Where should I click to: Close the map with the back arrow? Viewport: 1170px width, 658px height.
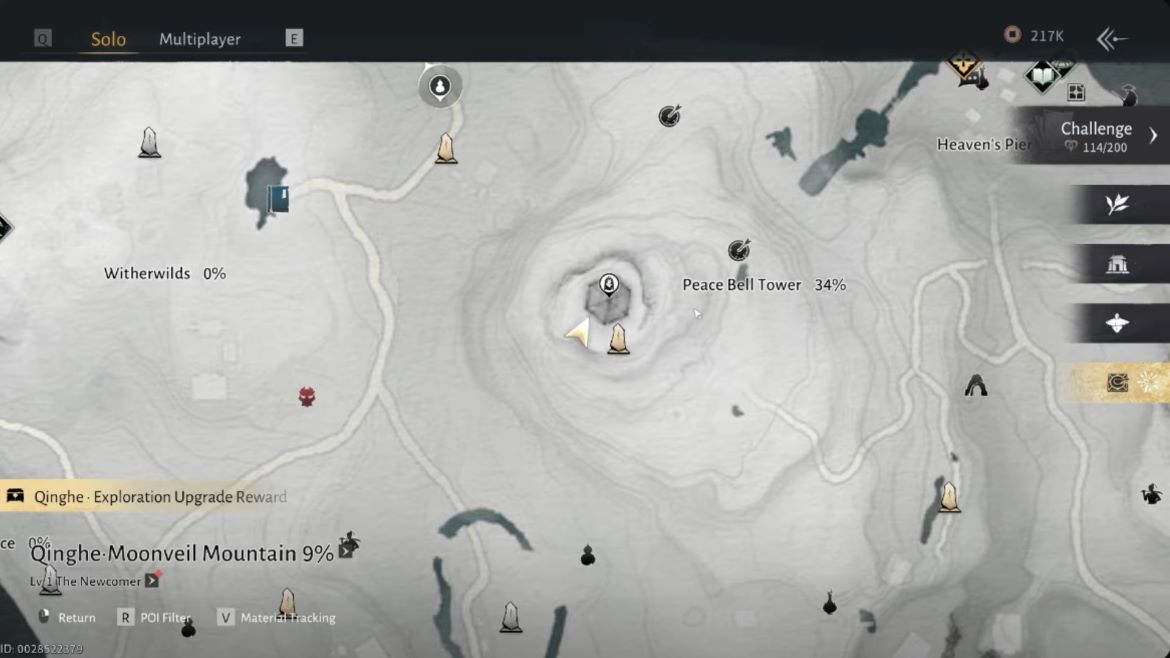pyautogui.click(x=1112, y=39)
